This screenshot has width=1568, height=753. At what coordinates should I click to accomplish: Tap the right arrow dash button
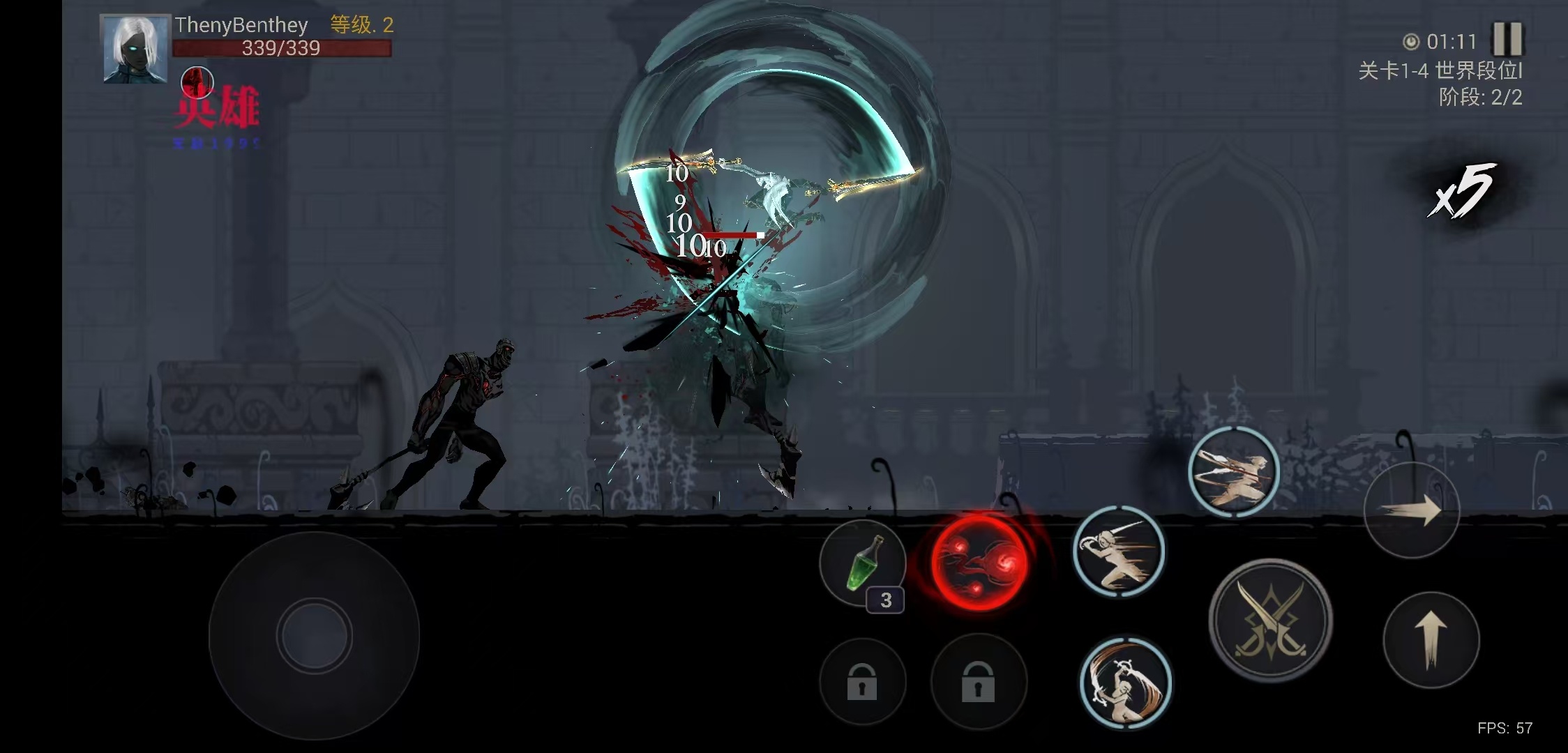coord(1412,510)
